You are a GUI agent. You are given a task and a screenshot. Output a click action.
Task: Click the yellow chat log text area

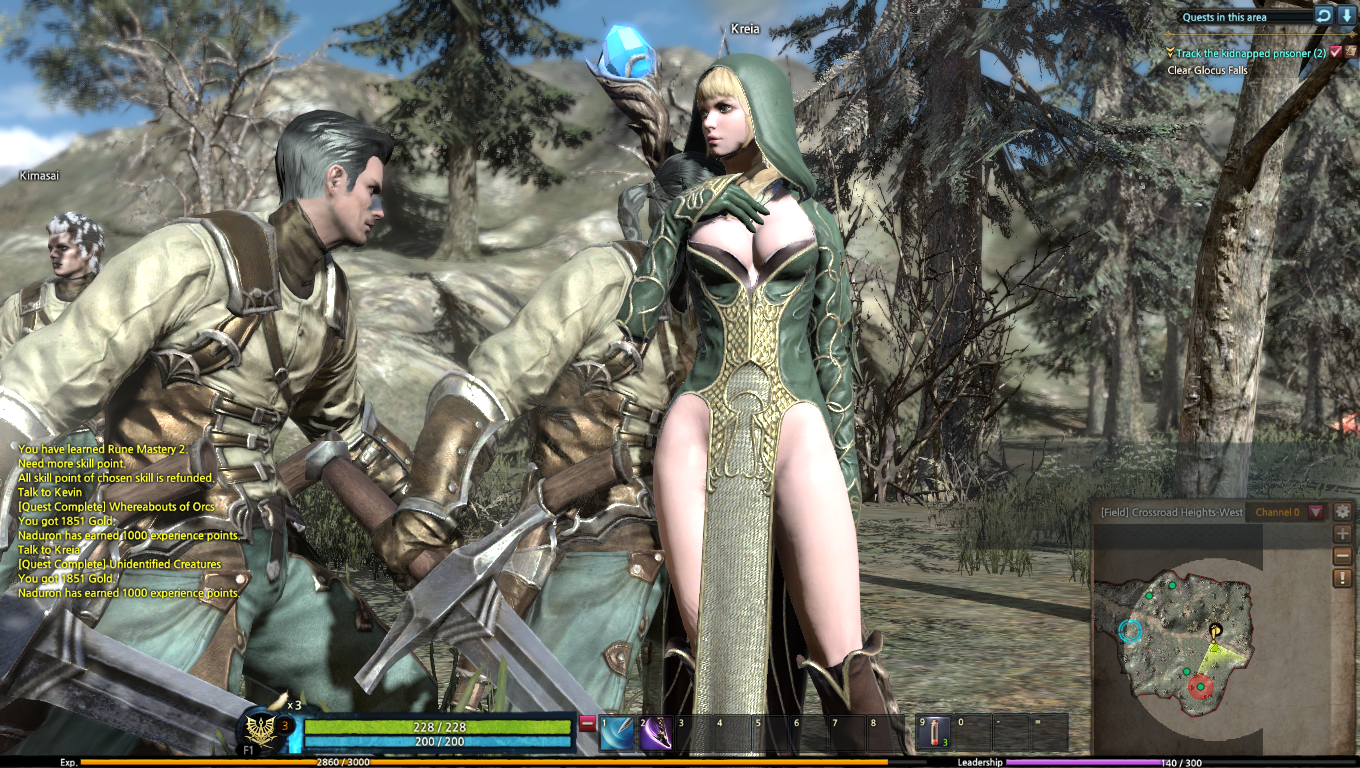pos(130,521)
